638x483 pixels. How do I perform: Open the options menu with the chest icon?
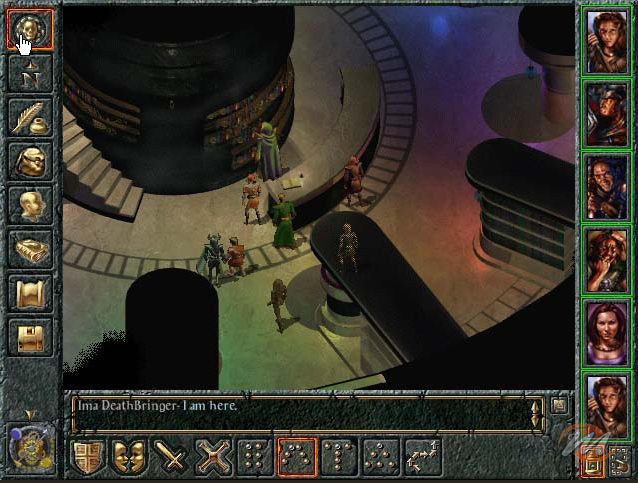[29, 337]
